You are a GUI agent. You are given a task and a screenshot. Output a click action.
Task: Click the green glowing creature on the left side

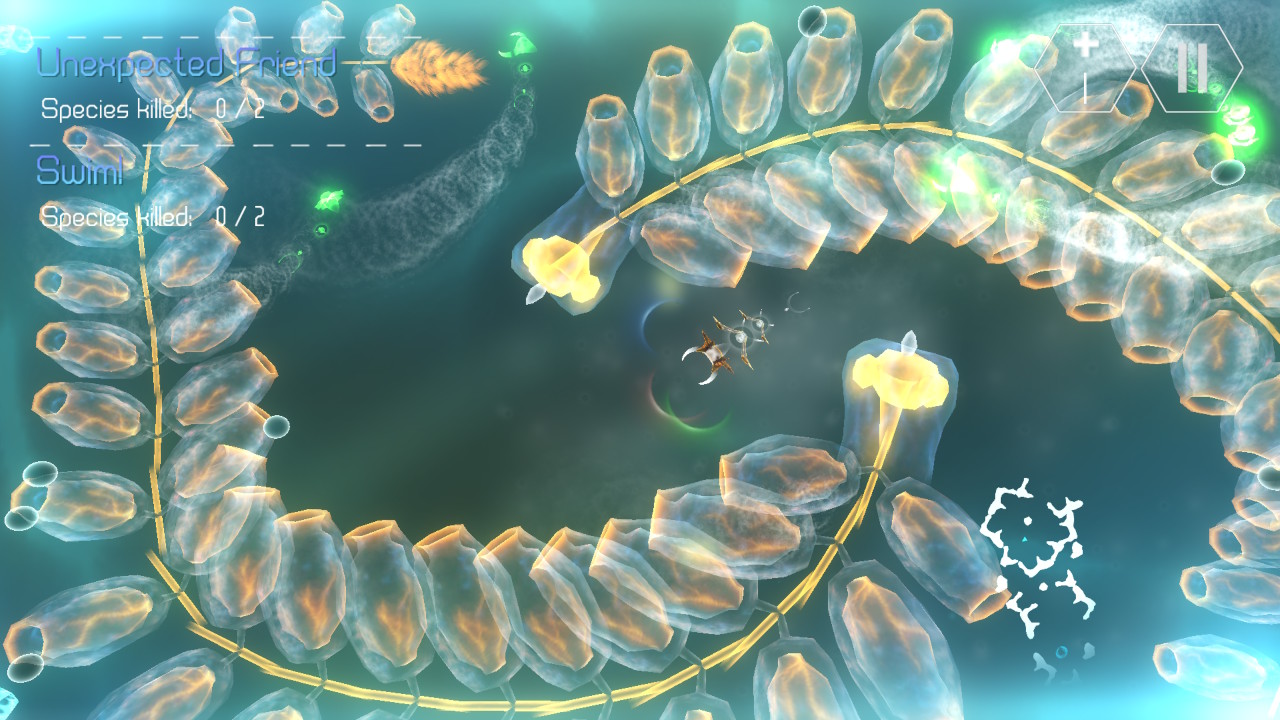point(327,198)
